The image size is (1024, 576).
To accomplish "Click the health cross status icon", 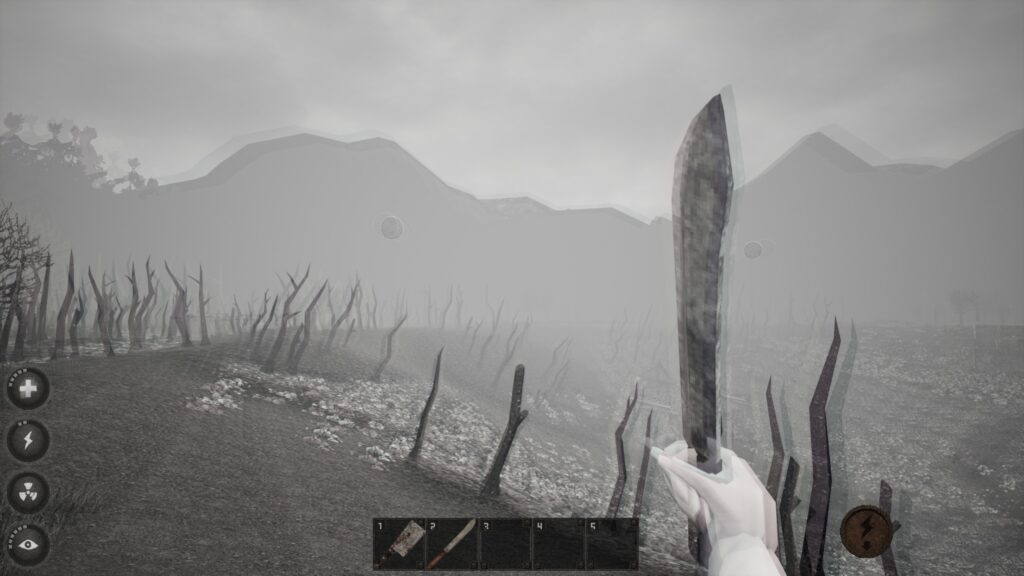I will 28,388.
